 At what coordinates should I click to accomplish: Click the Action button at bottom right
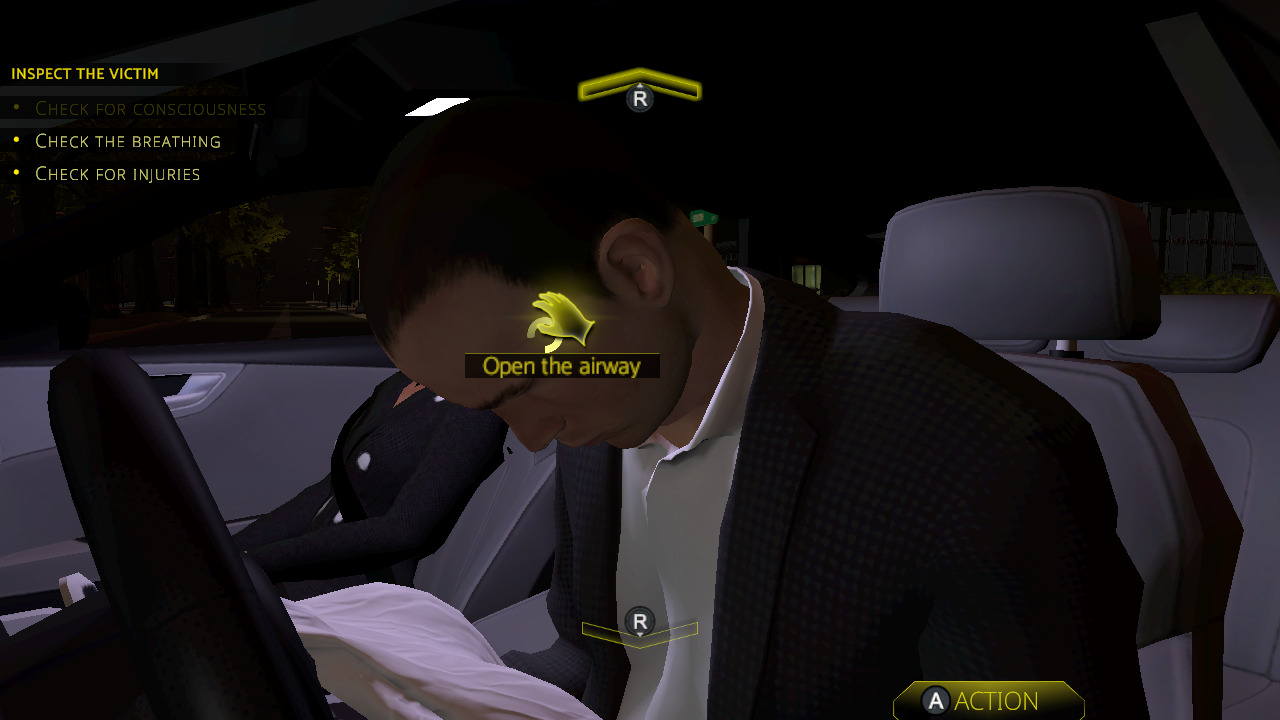(x=988, y=701)
